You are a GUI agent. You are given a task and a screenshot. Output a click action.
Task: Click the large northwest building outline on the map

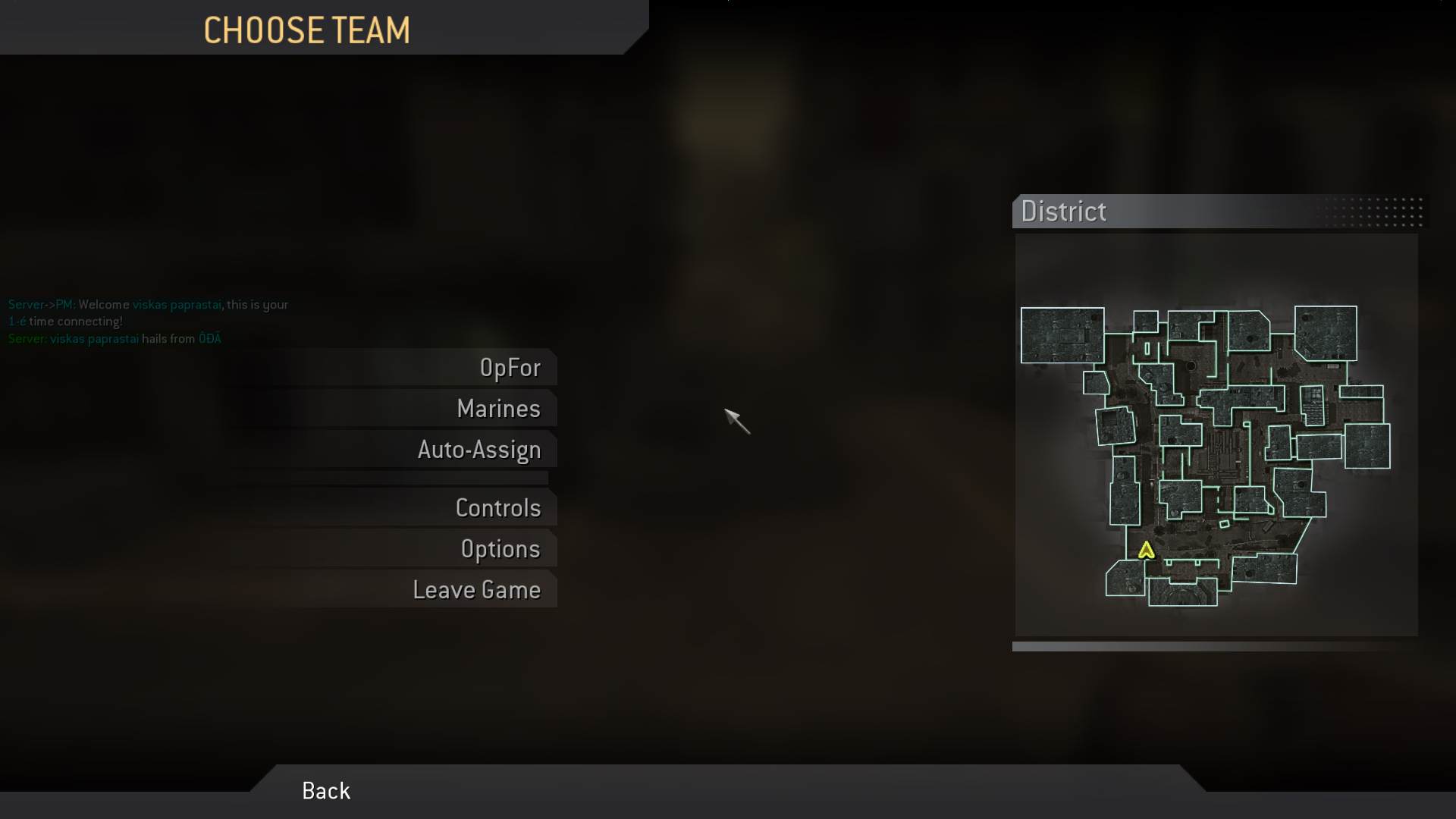pyautogui.click(x=1062, y=336)
